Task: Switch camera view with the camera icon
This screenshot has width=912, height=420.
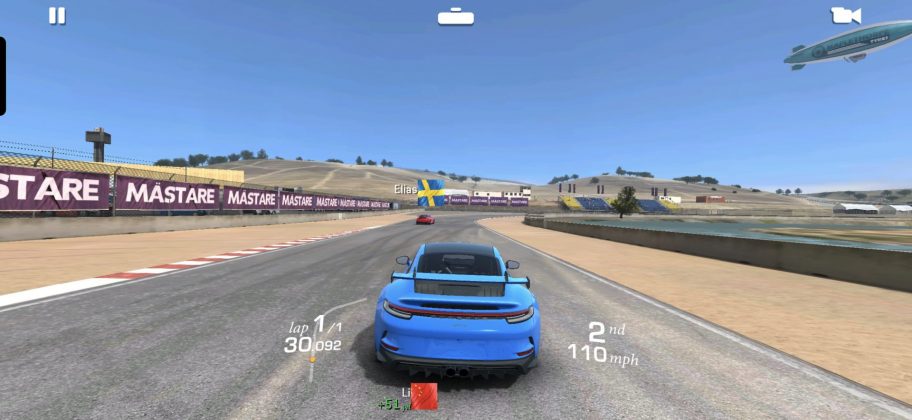Action: pos(845,16)
